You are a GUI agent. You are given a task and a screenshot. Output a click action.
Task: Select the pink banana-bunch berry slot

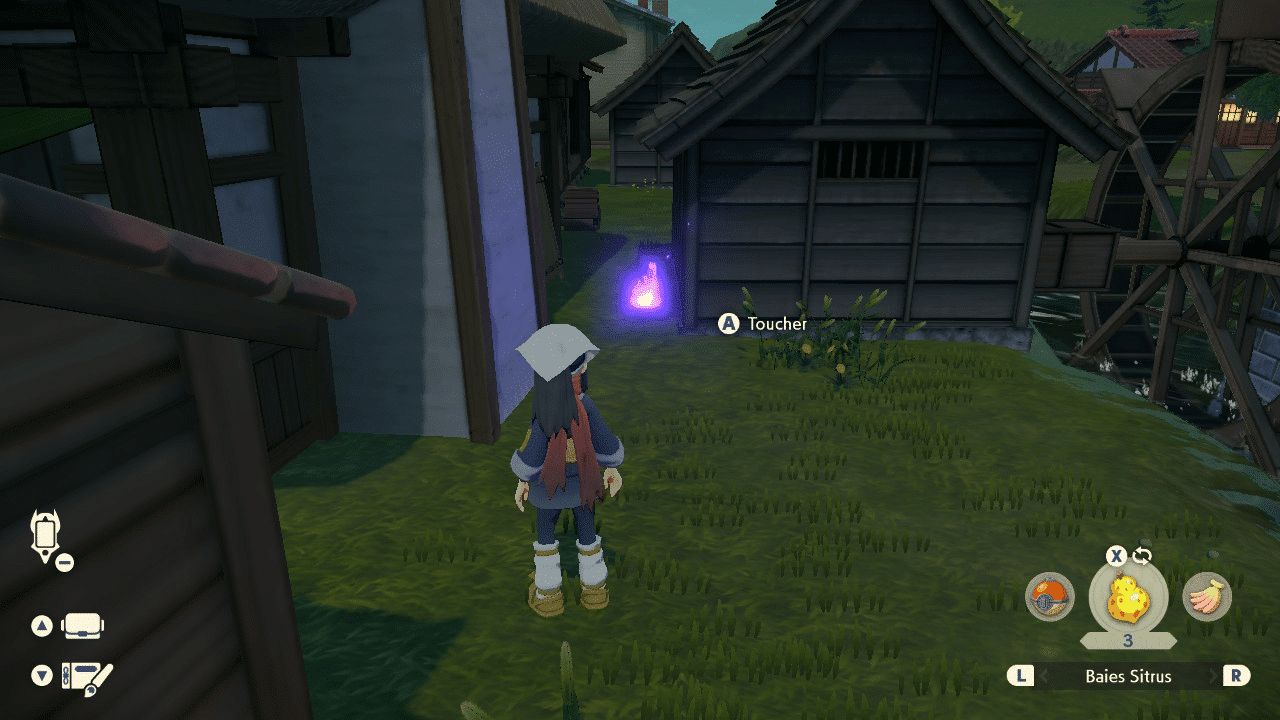1207,598
